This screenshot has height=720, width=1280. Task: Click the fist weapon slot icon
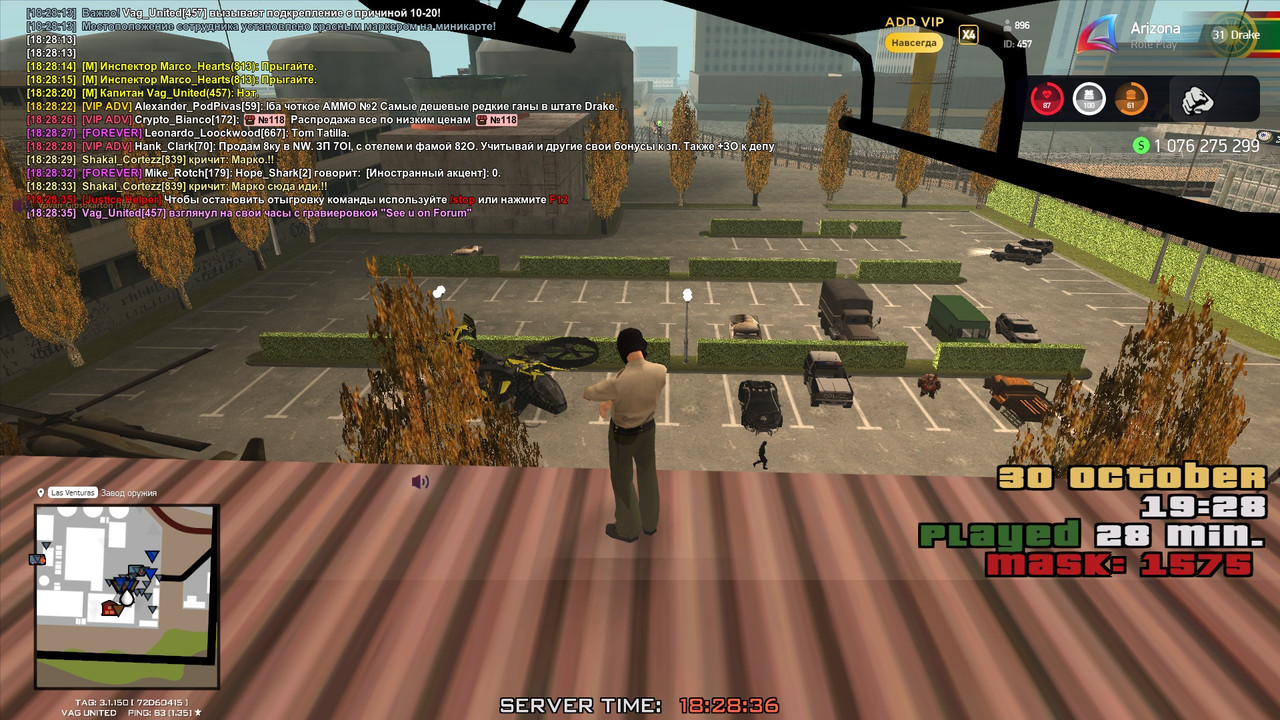pos(1196,100)
